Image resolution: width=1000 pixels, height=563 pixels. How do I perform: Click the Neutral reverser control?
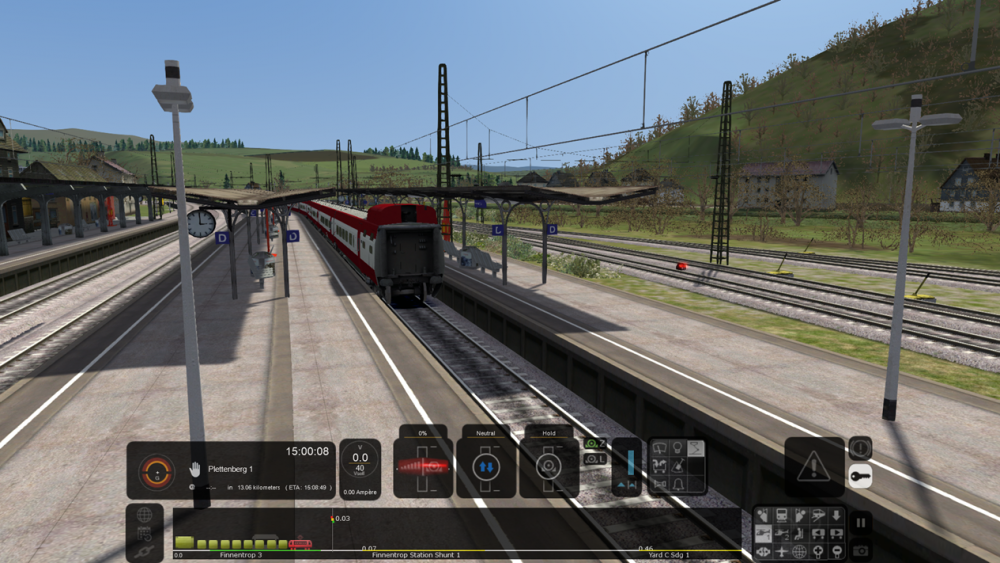486,467
